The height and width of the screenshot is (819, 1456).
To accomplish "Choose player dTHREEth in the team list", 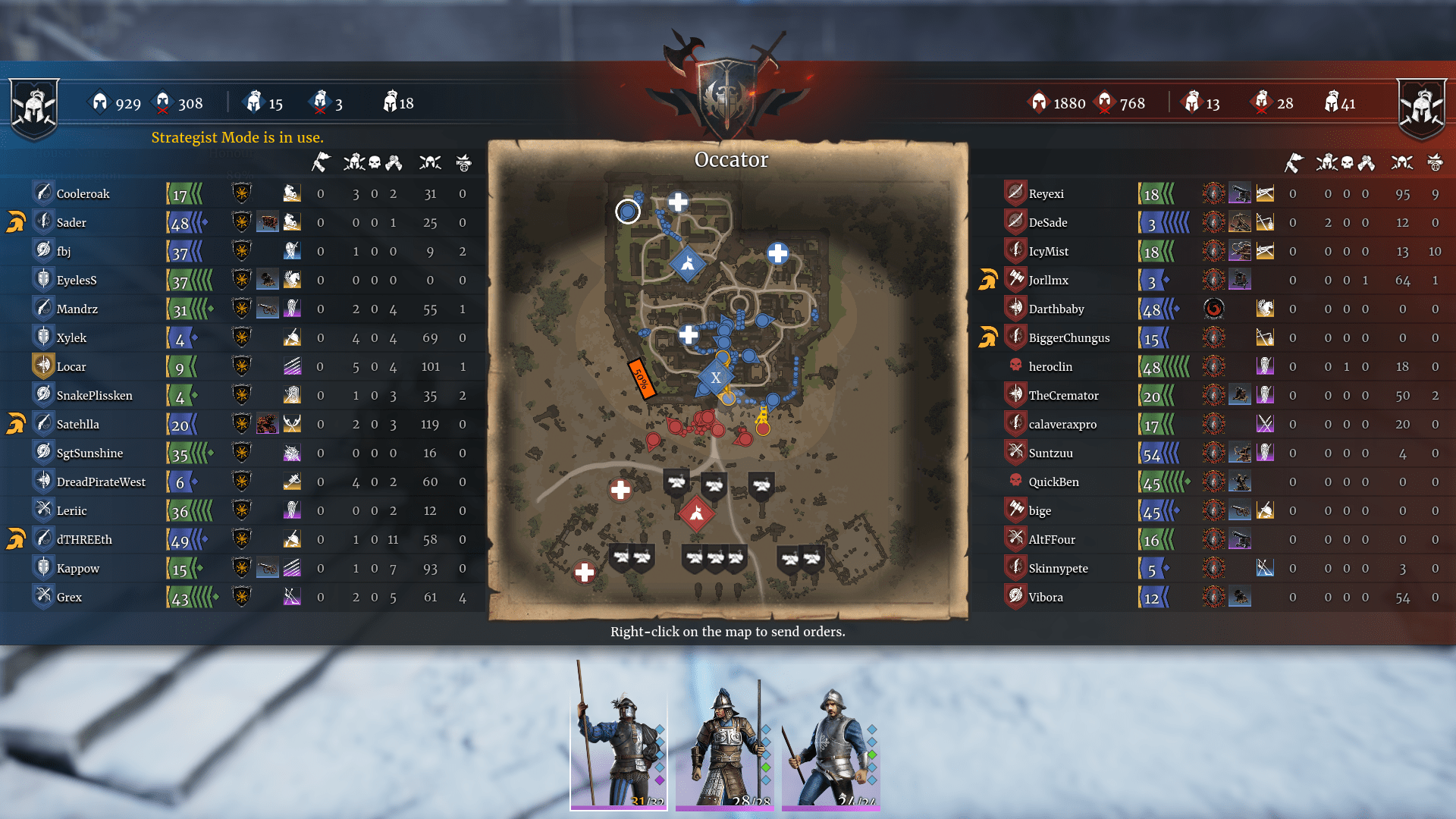I will (x=84, y=540).
